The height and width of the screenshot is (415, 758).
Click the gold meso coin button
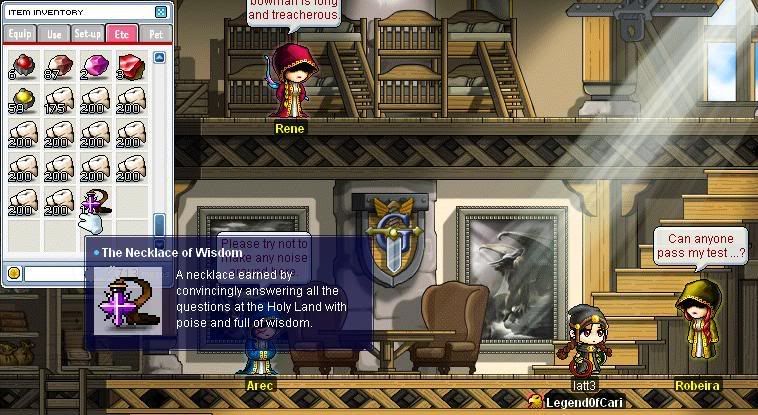pos(14,273)
